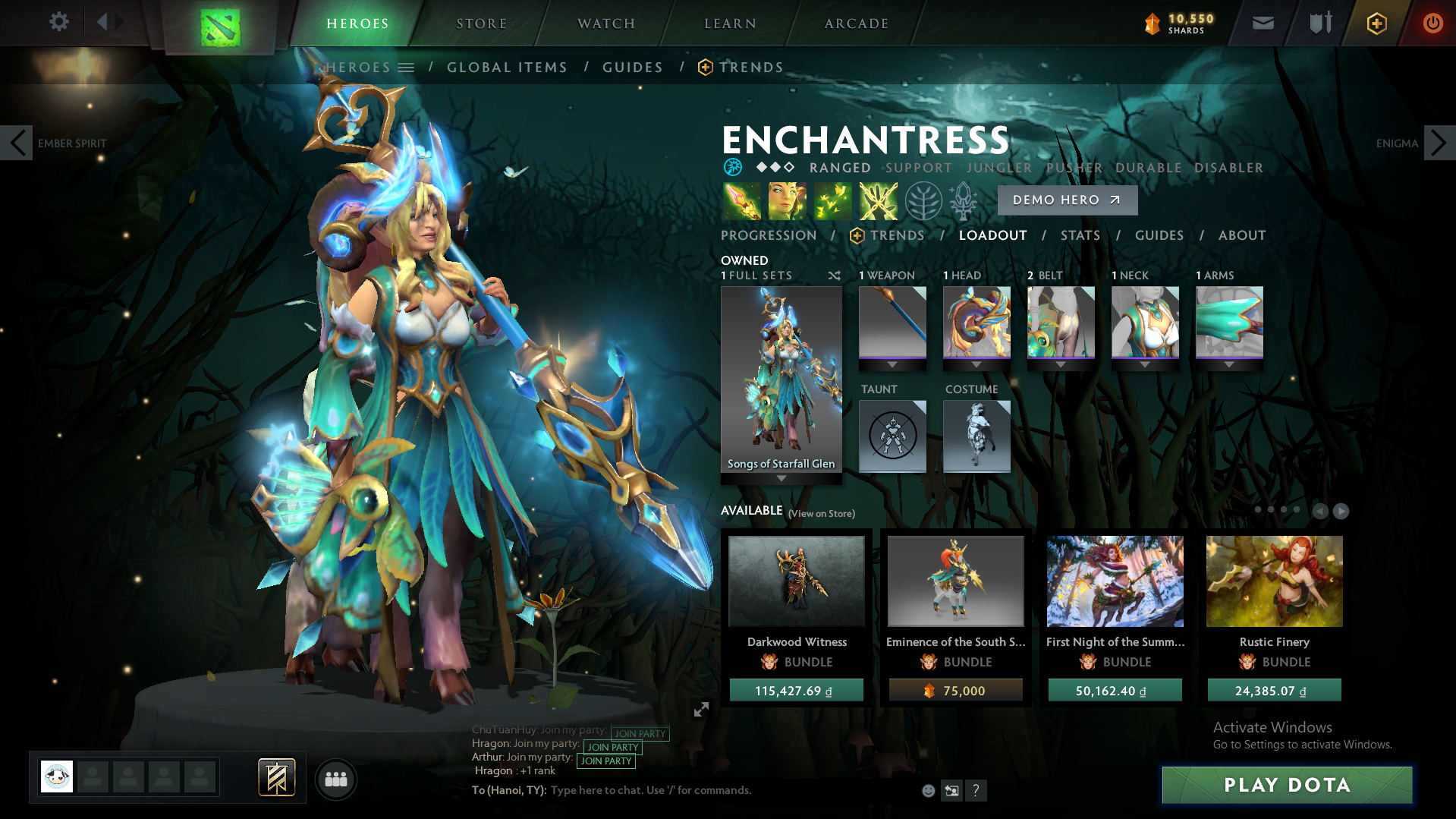Open the mail inbox icon

[x=1262, y=23]
